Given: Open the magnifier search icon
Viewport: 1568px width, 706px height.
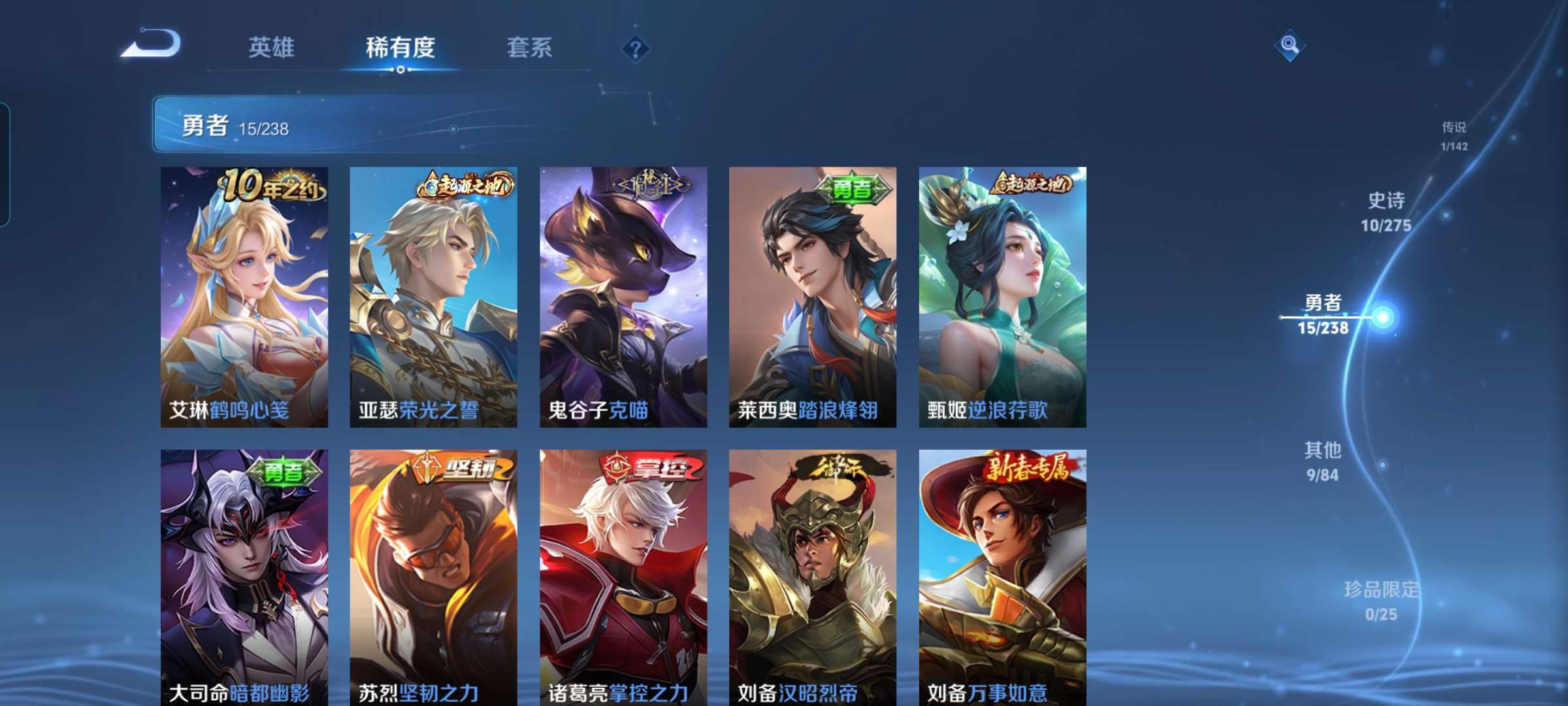Looking at the screenshot, I should click(1290, 45).
